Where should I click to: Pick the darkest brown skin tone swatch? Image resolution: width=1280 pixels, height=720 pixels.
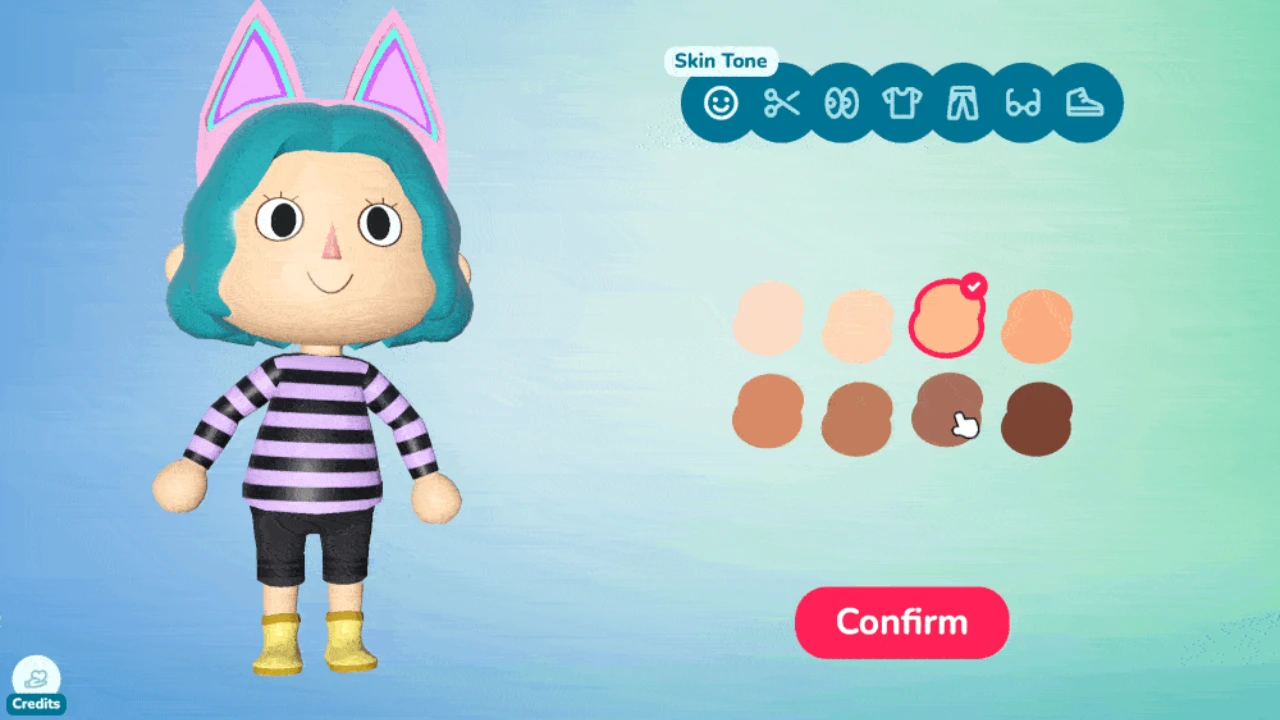tap(1037, 418)
